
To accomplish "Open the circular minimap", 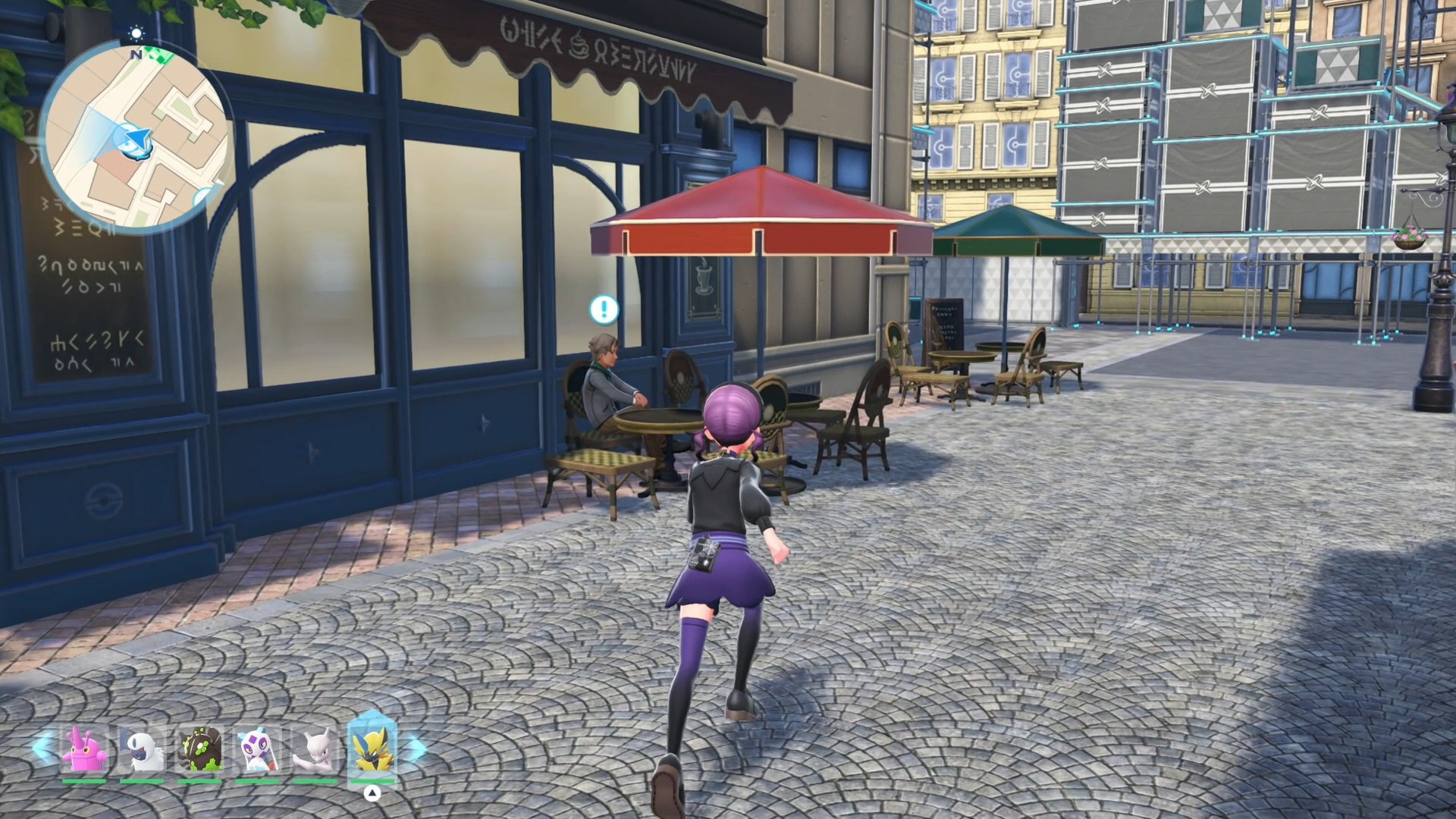I will [x=136, y=136].
